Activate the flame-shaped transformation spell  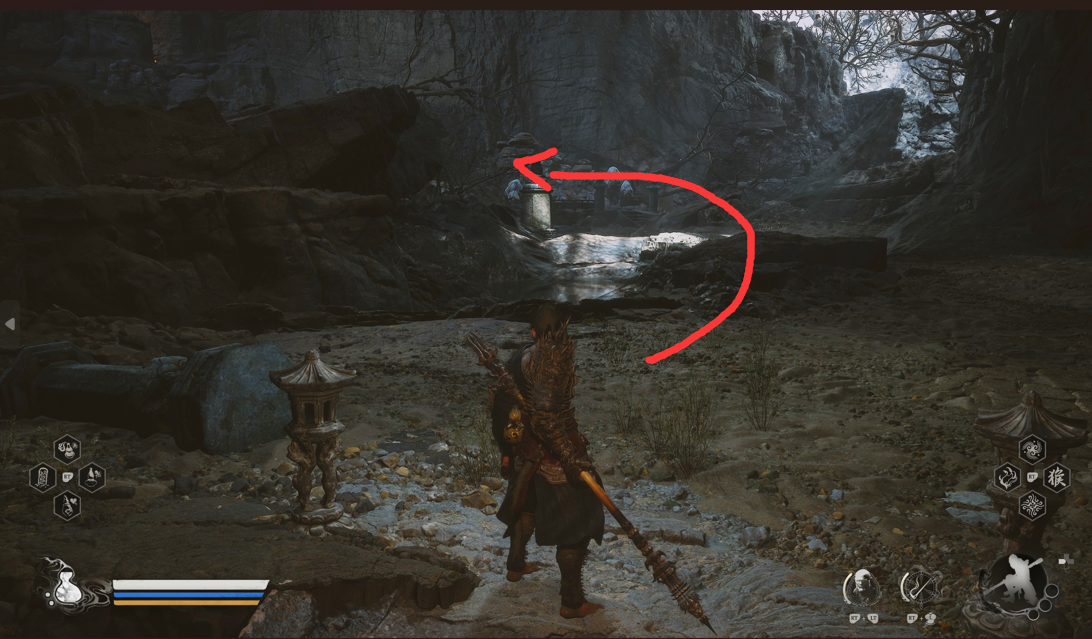(x=1008, y=477)
